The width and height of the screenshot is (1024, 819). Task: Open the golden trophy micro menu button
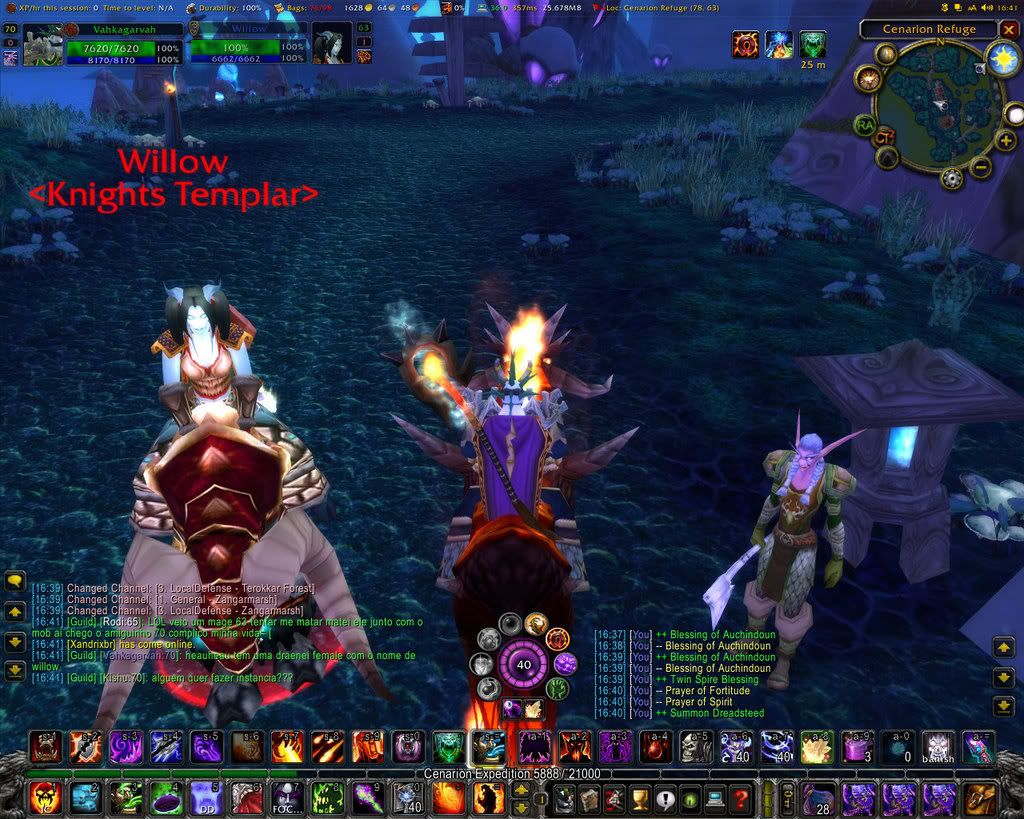[636, 799]
